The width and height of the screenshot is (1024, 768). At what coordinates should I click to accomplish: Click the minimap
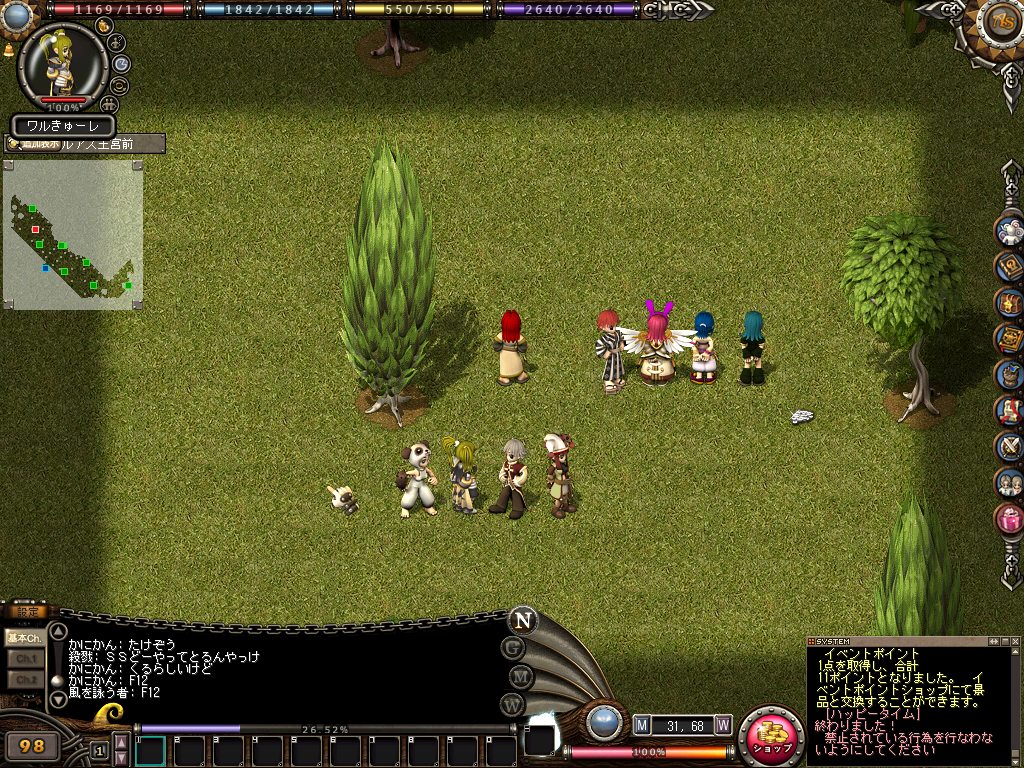click(x=72, y=235)
